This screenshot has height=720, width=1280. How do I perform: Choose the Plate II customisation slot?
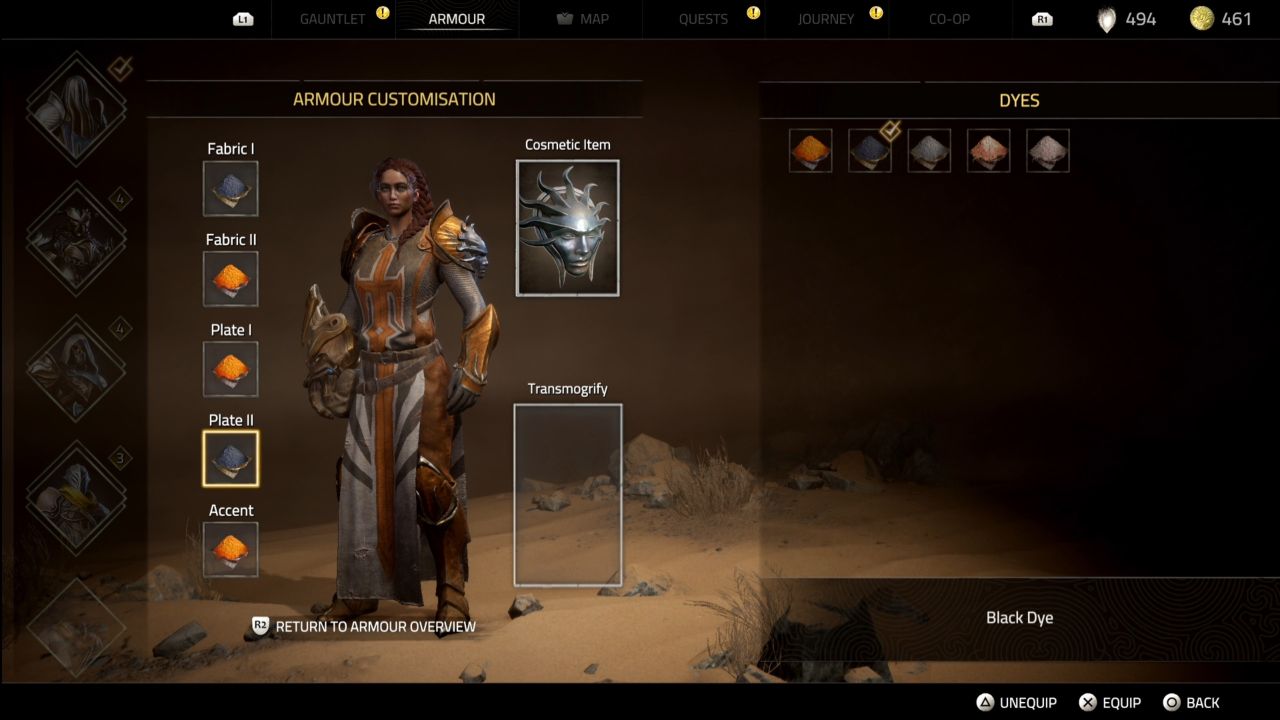(x=230, y=458)
